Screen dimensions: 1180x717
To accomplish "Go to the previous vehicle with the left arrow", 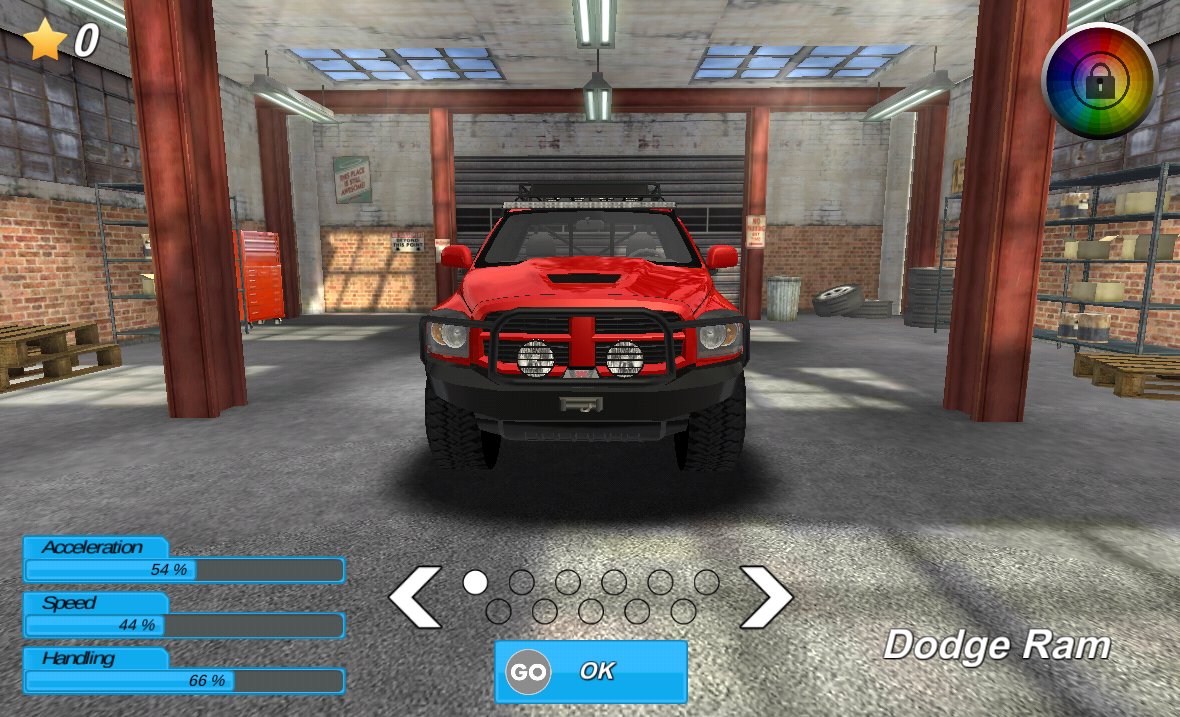I will click(415, 597).
